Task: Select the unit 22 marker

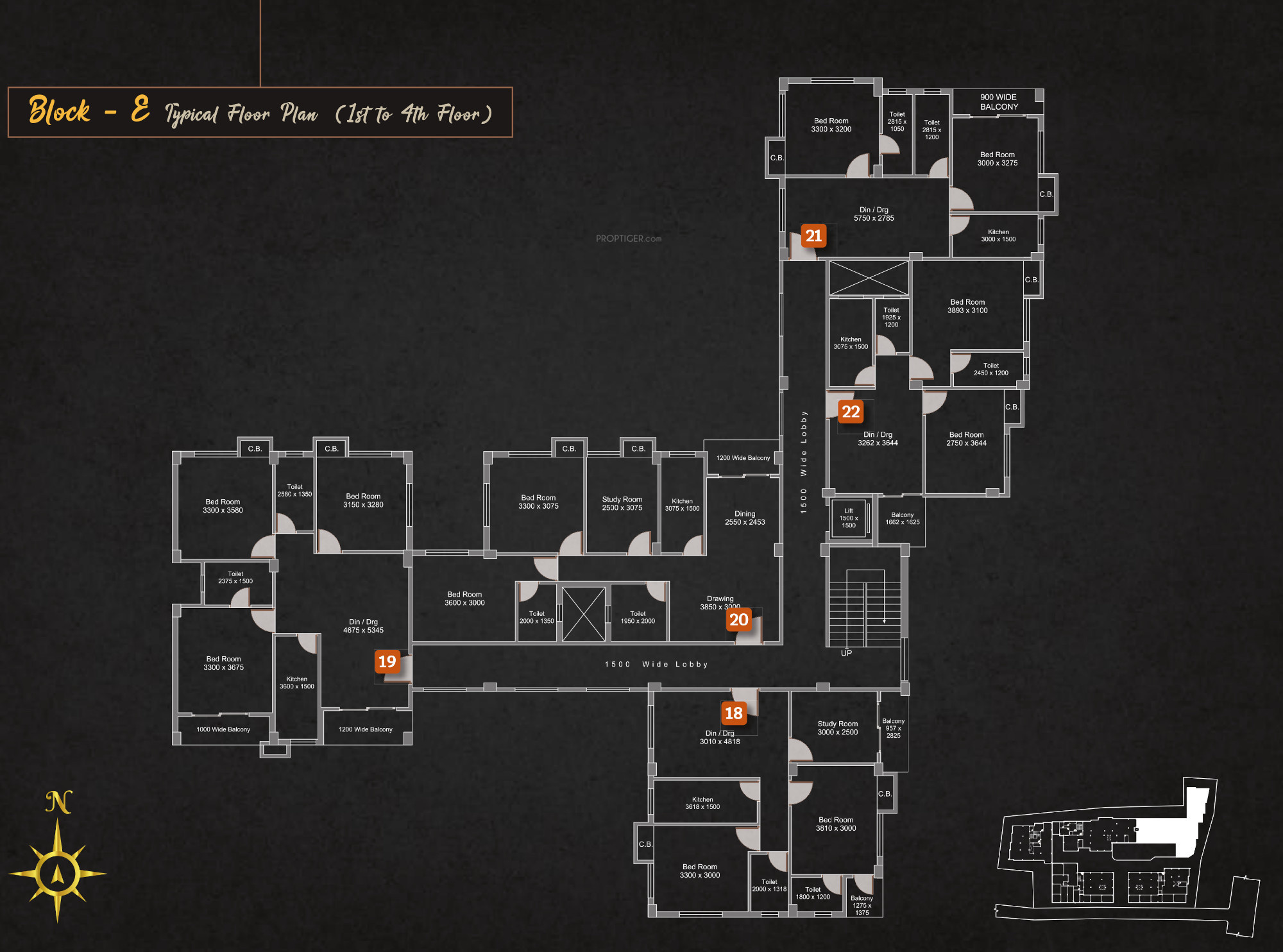Action: (x=851, y=412)
